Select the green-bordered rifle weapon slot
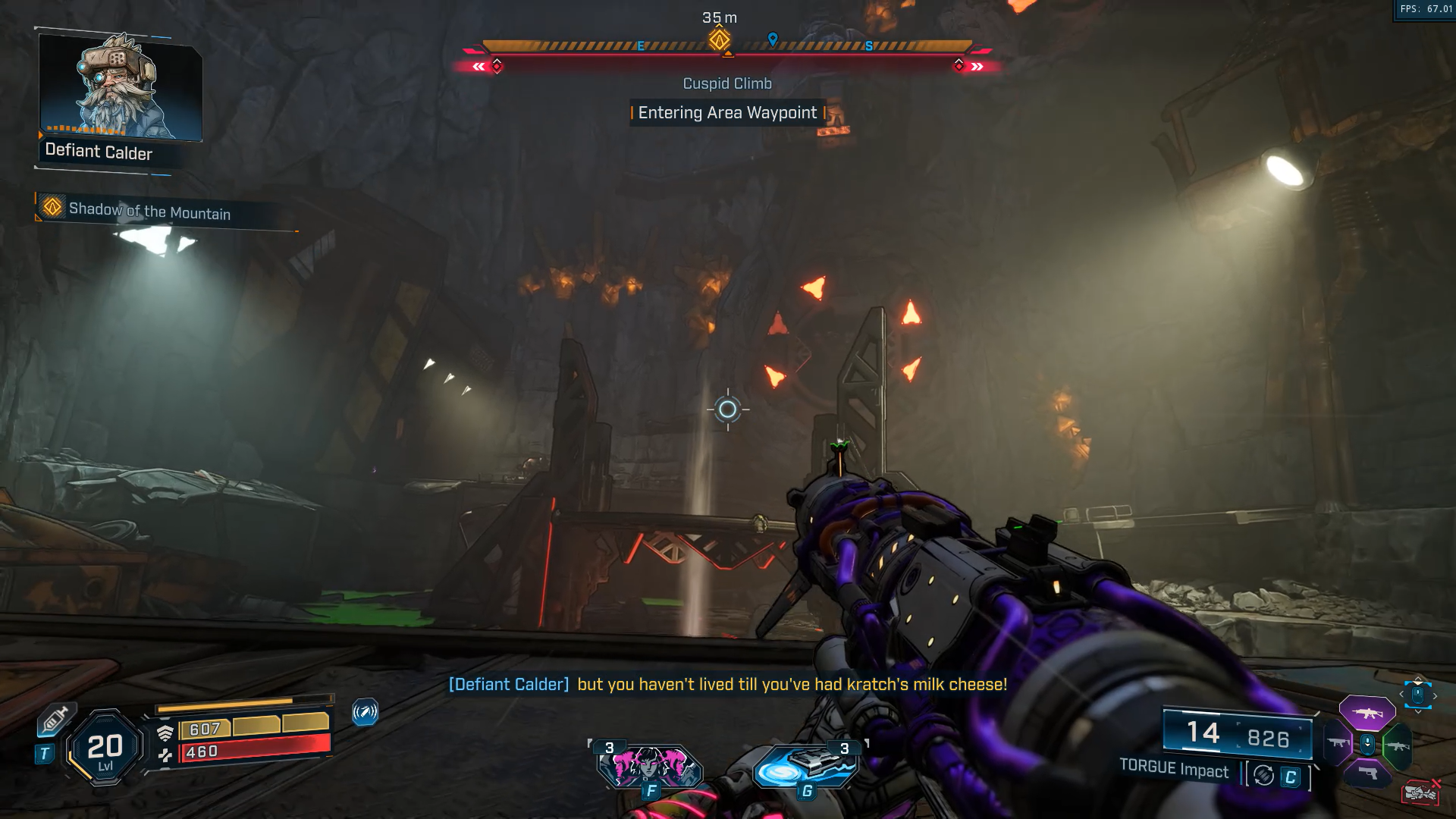Screen dimensions: 1456x819 click(1397, 746)
